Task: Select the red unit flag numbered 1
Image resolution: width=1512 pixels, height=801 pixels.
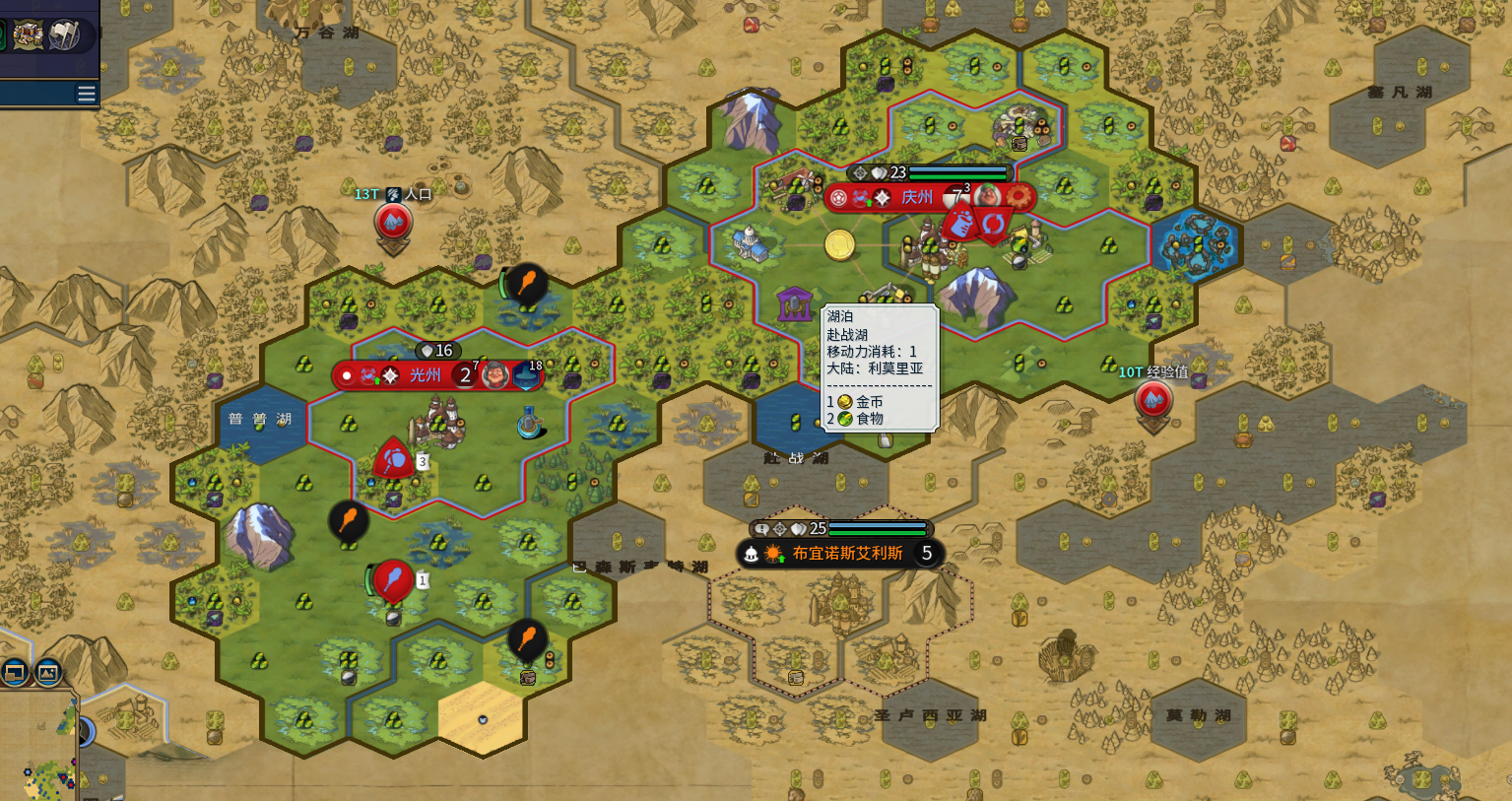Action: click(x=394, y=580)
